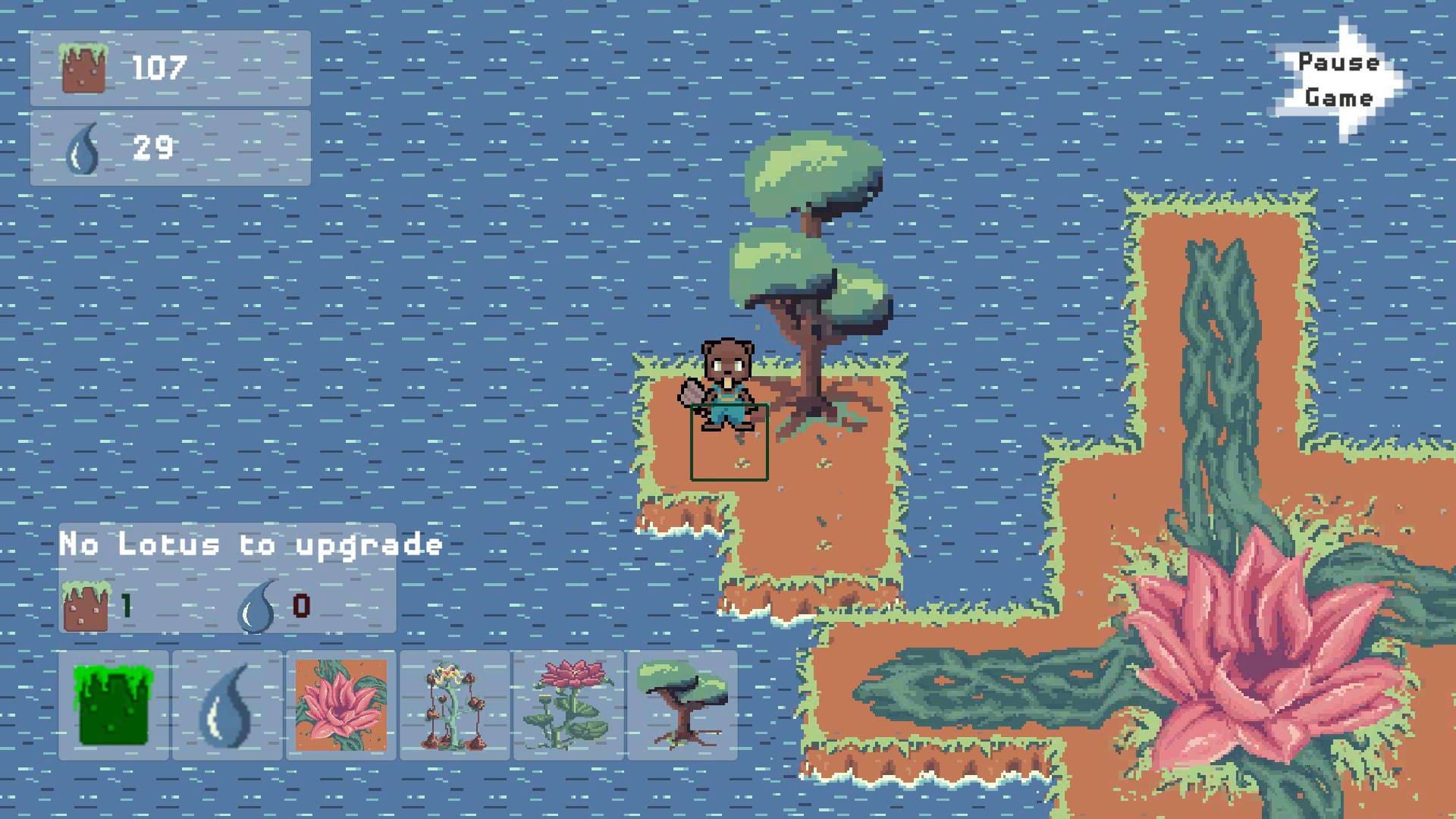Pick the vine plant with hanging pods
1456x819 pixels.
point(455,705)
